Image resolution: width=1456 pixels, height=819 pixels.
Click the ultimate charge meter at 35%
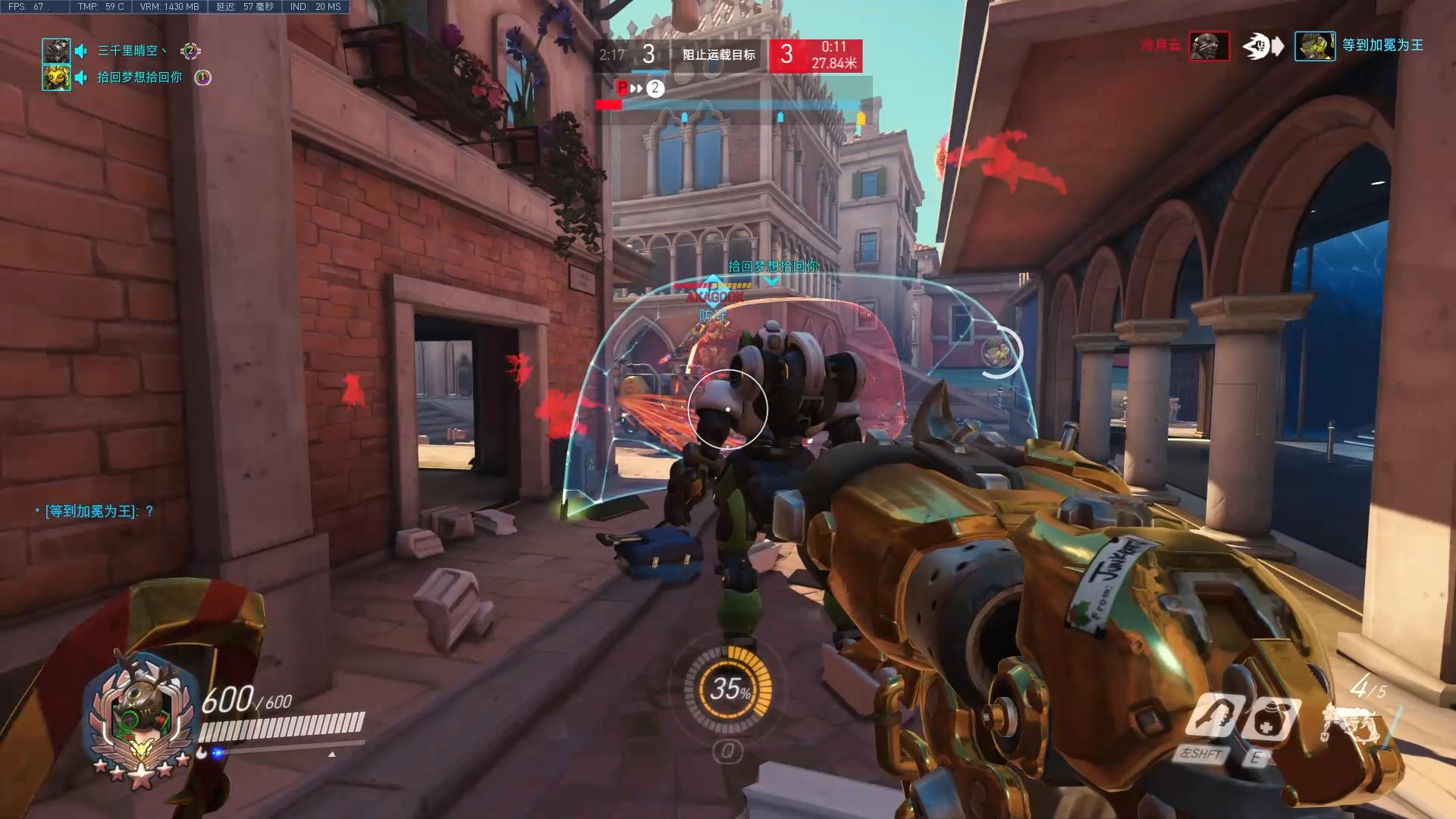point(730,688)
